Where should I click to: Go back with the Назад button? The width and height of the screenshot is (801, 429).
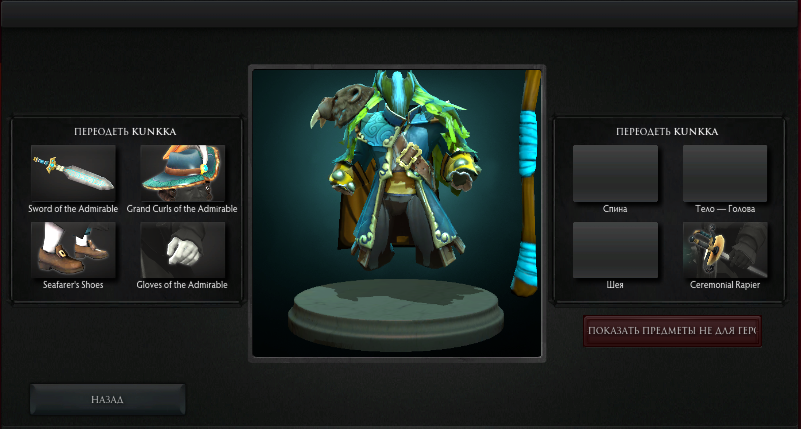coord(107,399)
